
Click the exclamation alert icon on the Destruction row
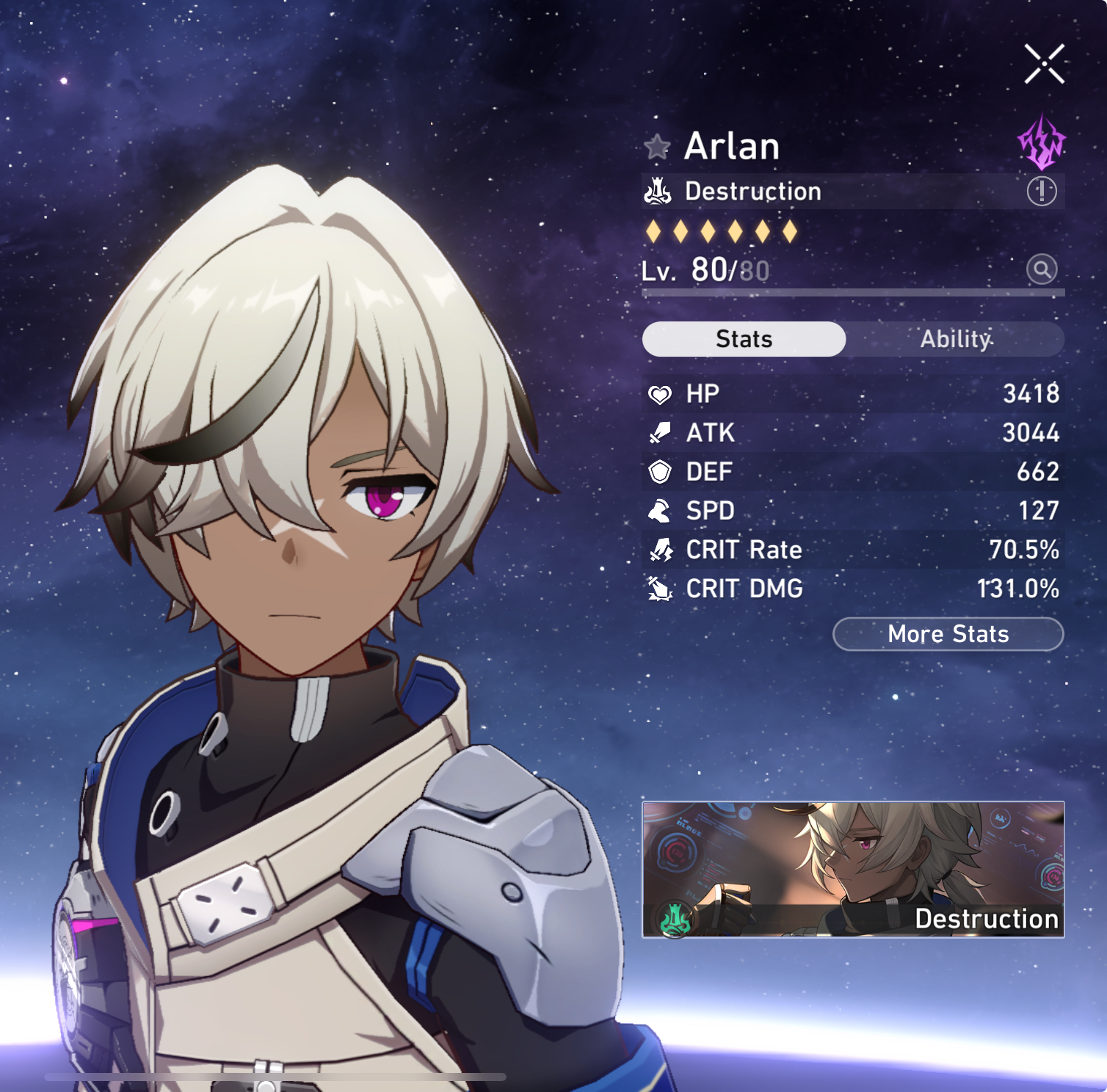click(x=1041, y=192)
